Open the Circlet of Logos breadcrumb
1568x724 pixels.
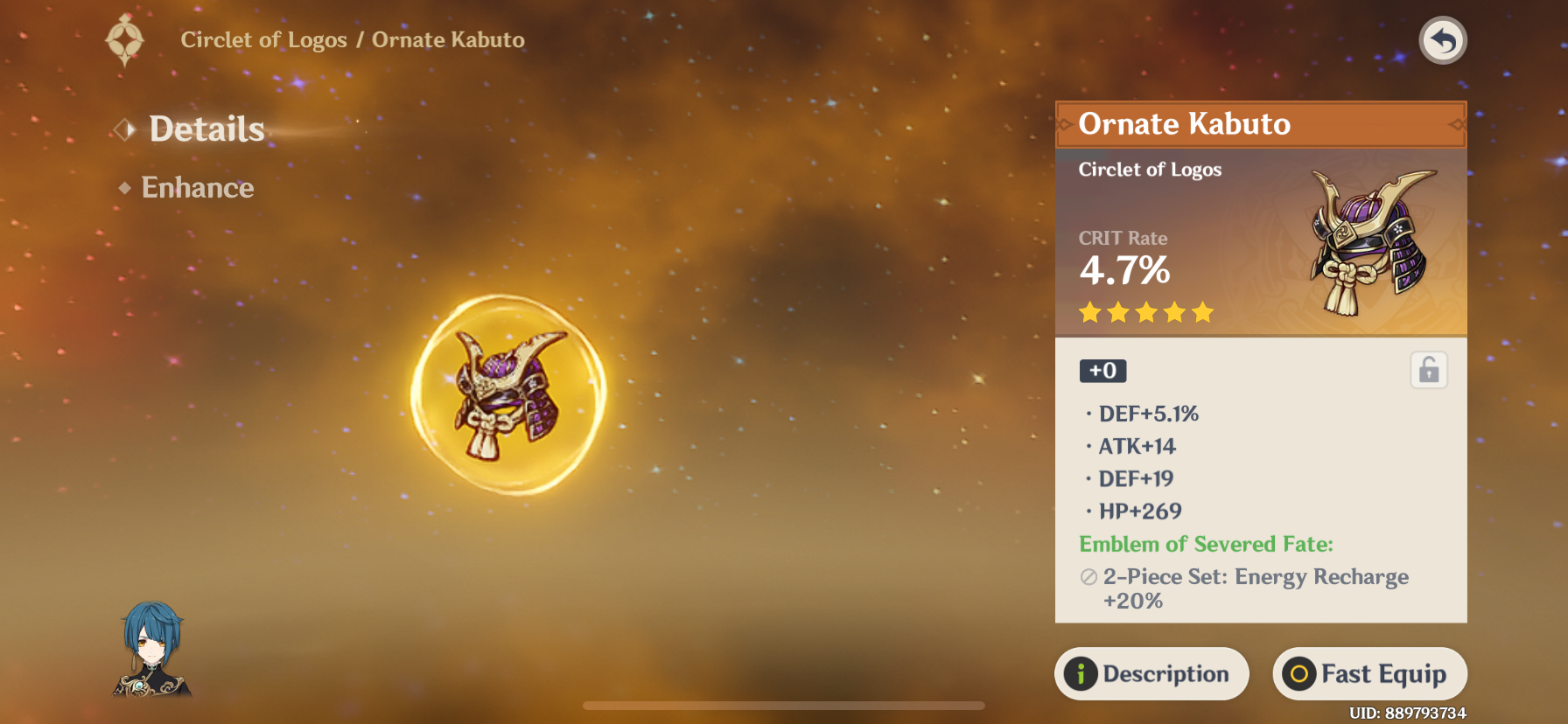point(265,39)
